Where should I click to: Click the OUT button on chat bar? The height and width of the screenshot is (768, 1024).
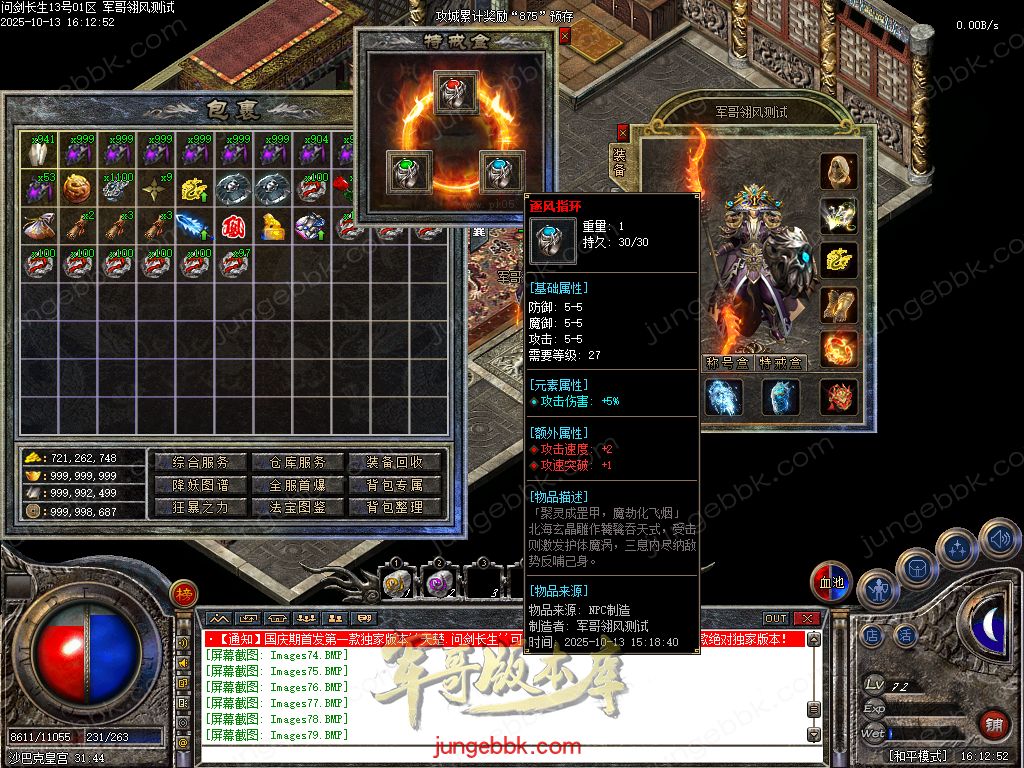(x=776, y=619)
